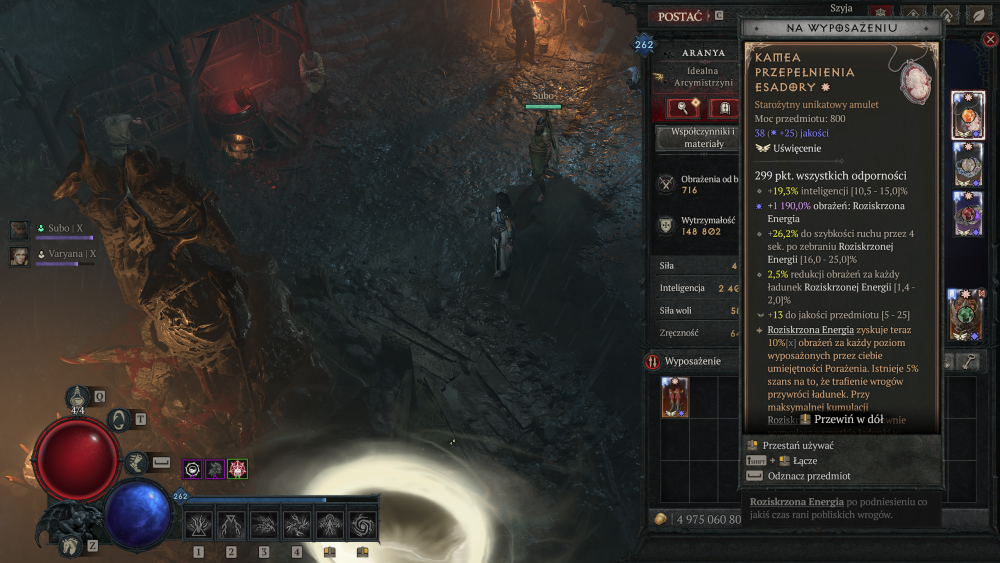
Task: Select the boots item in the Wyposażenie inventory
Action: 675,397
